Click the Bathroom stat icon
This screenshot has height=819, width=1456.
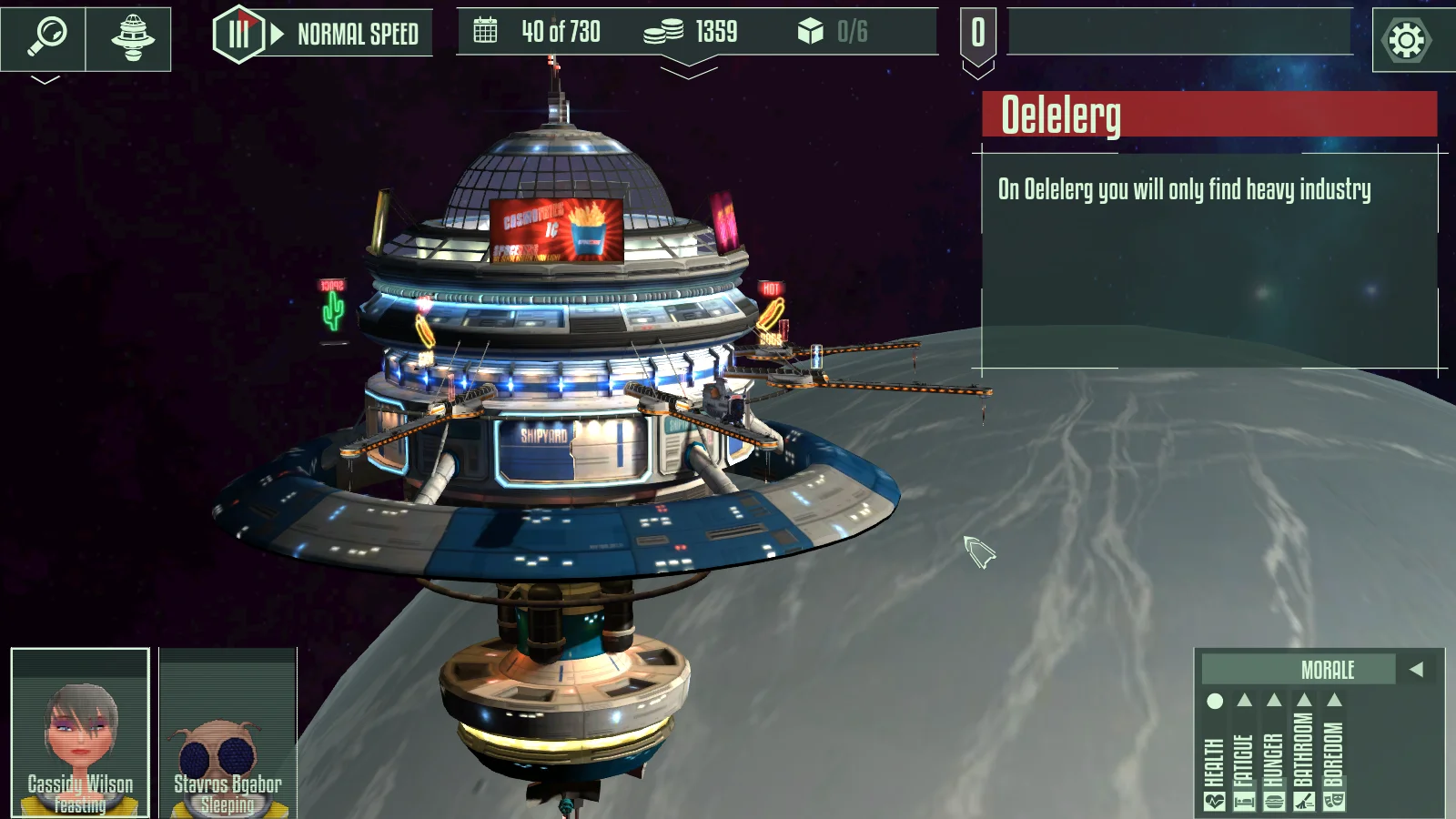pos(1304,802)
